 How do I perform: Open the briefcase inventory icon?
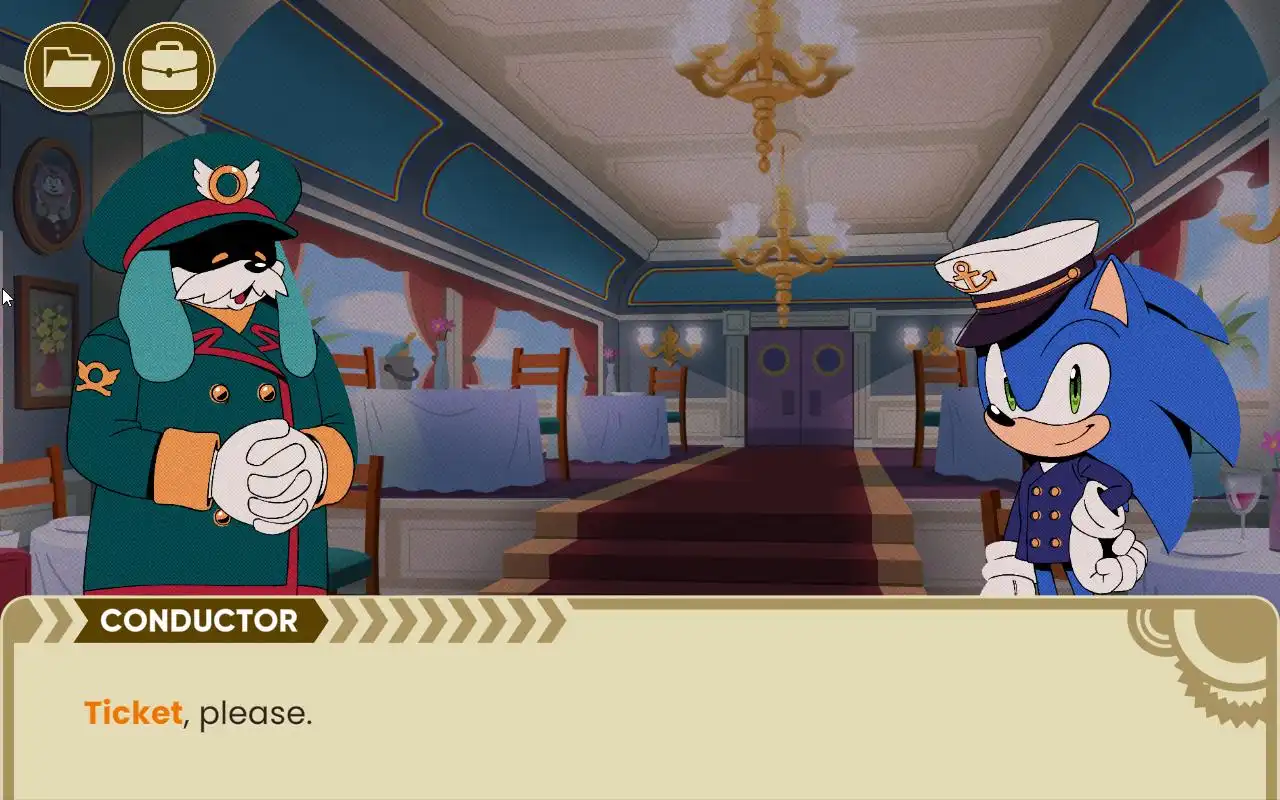[x=169, y=68]
